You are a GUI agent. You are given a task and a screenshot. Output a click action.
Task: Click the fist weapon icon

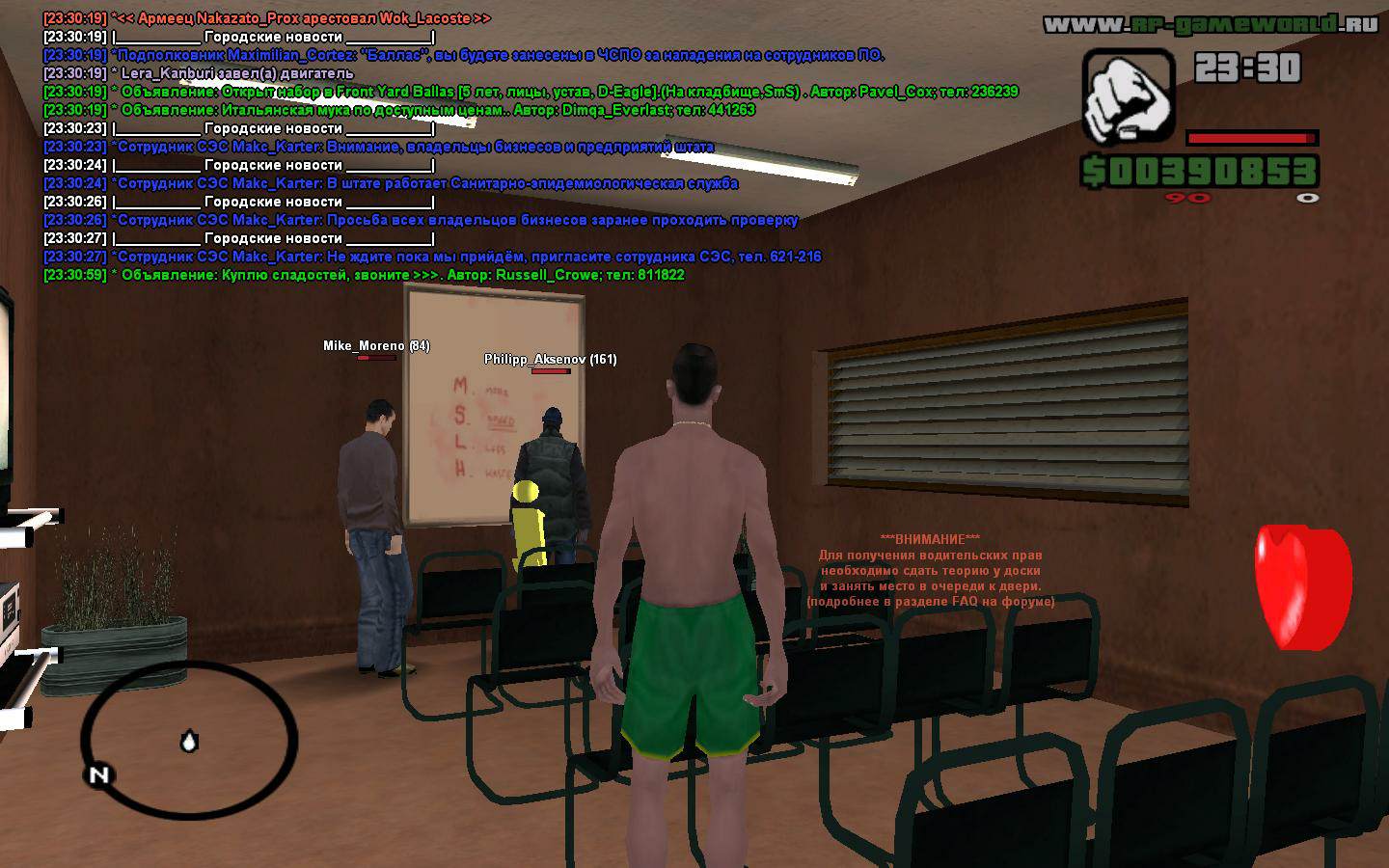click(x=1128, y=97)
